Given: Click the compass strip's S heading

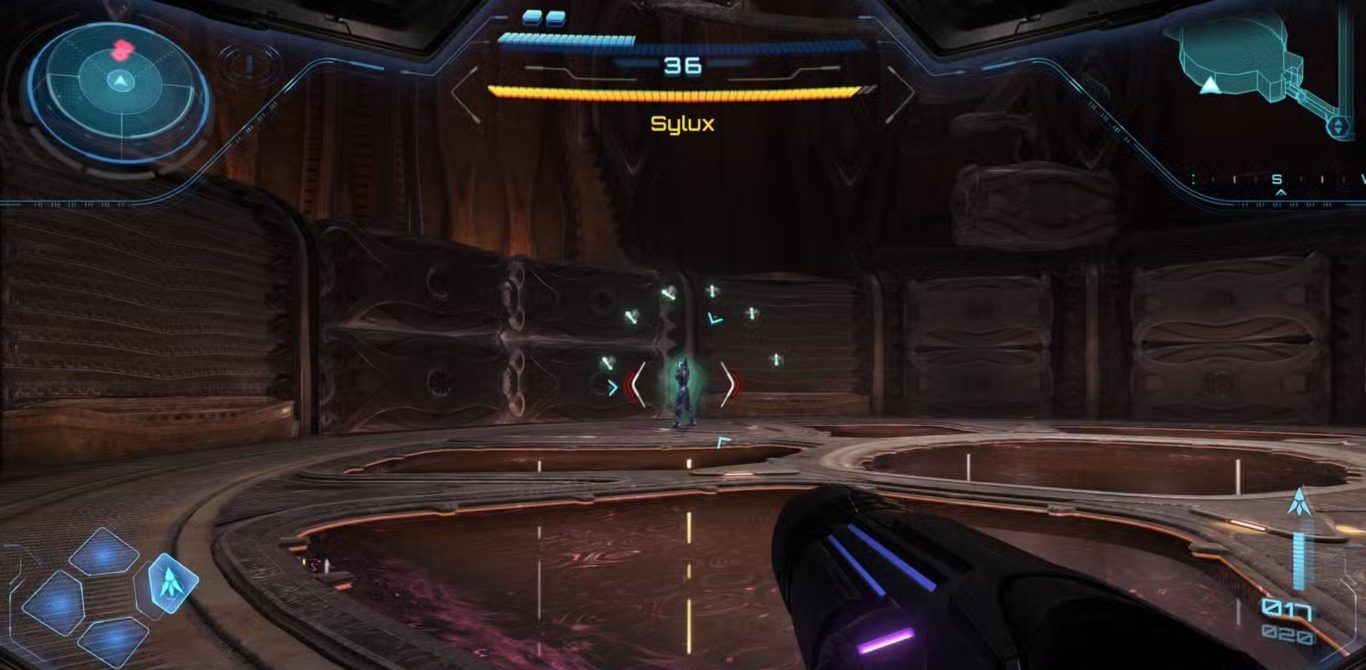Looking at the screenshot, I should (1277, 181).
